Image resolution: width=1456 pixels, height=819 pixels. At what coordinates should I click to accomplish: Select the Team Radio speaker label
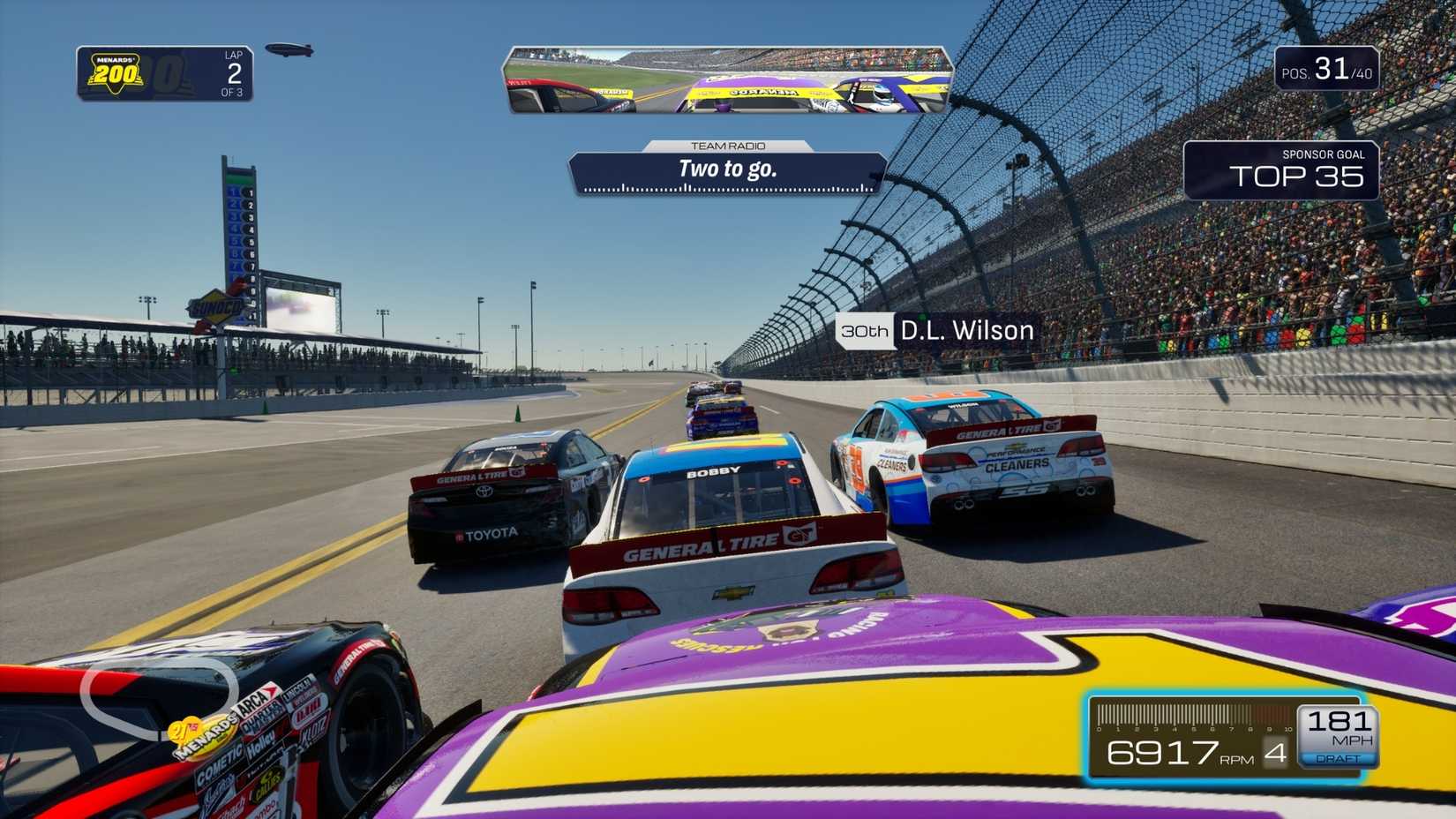pos(729,146)
